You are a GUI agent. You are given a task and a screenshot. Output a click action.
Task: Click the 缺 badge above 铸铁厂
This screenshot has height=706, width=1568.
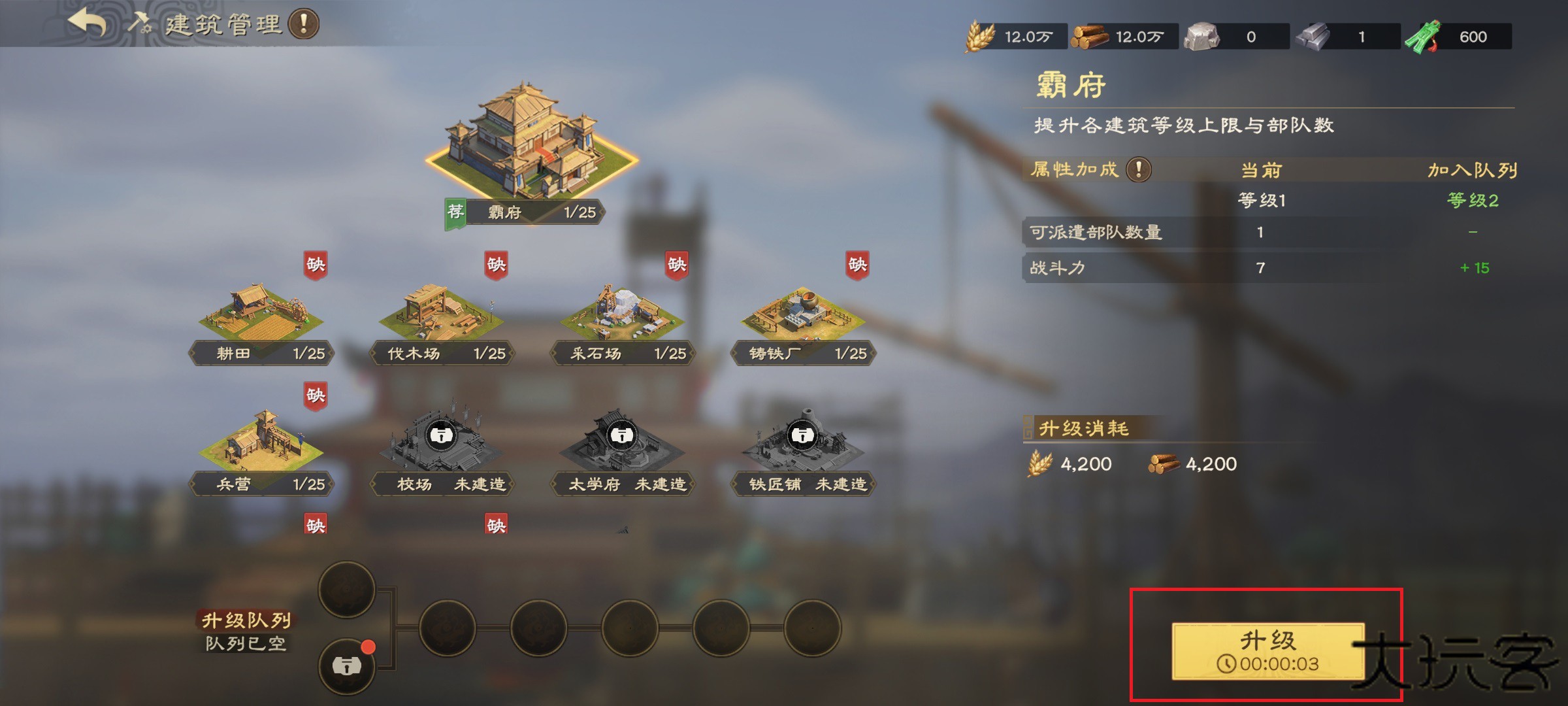tap(858, 265)
